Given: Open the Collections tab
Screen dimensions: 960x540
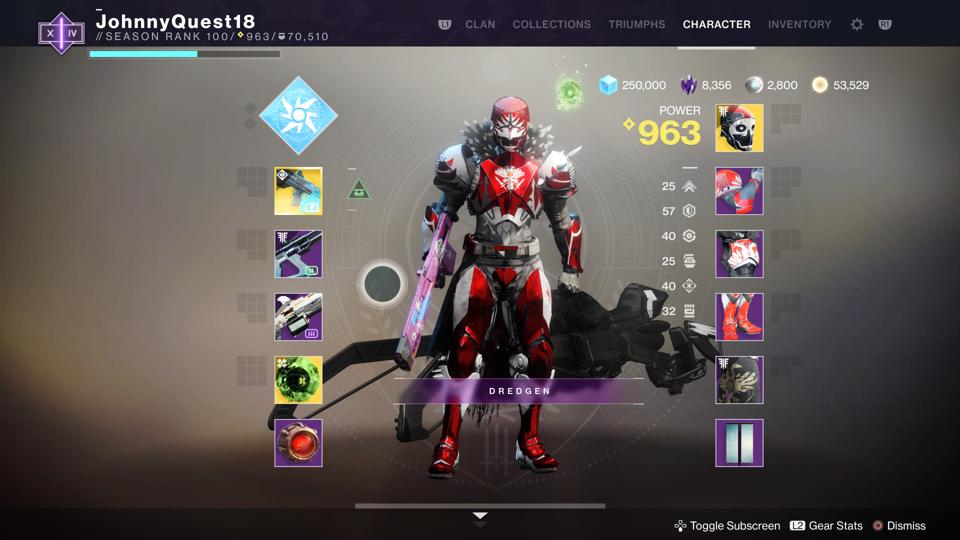Looking at the screenshot, I should (x=551, y=24).
